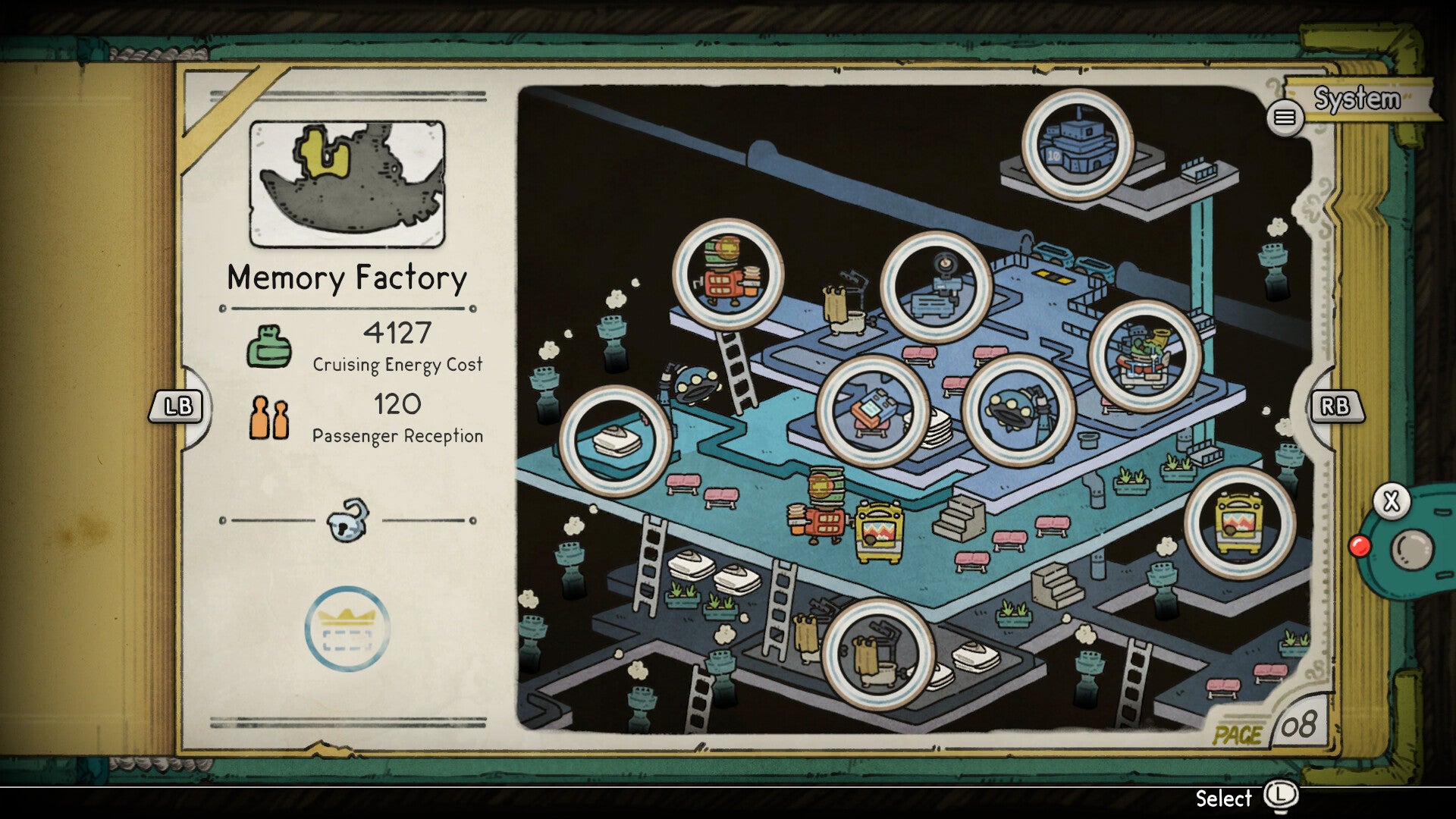Pick the circled yellow tram marker
Viewport: 1456px width, 819px height.
coord(1239,522)
